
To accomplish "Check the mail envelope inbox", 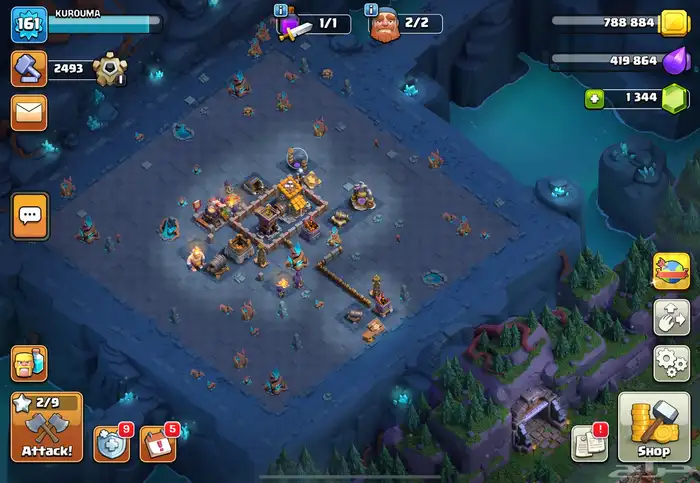I will point(29,113).
